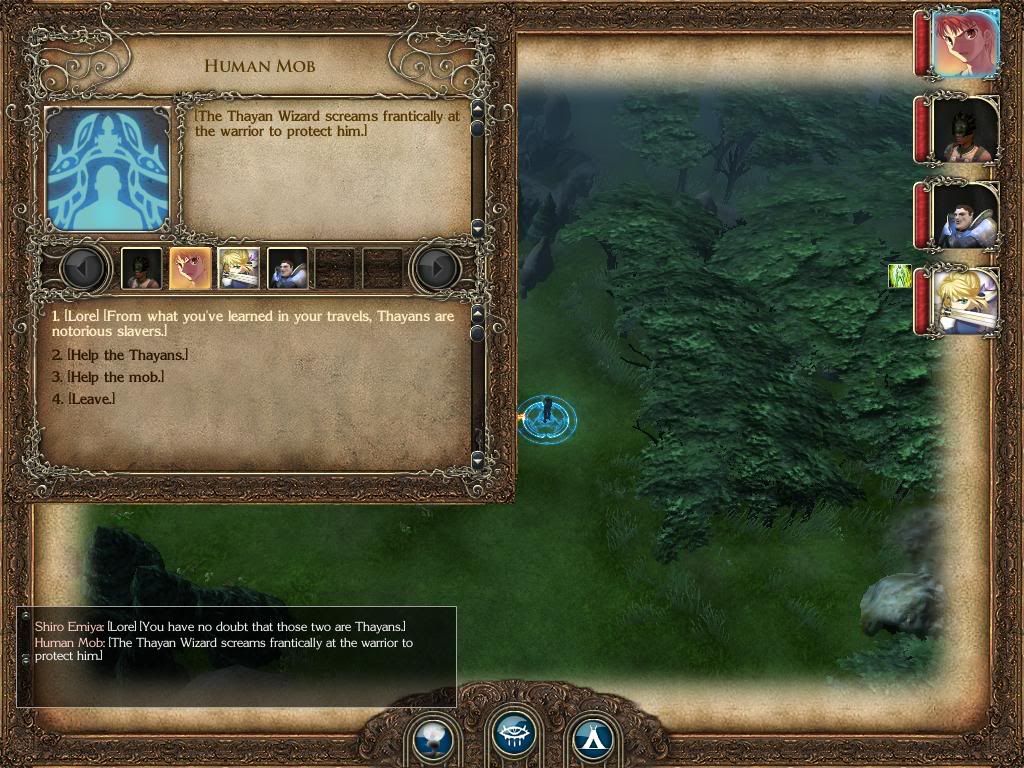Select the blonde swordswoman in the speaker bar
Screen dimensions: 1024x768
pyautogui.click(x=239, y=268)
